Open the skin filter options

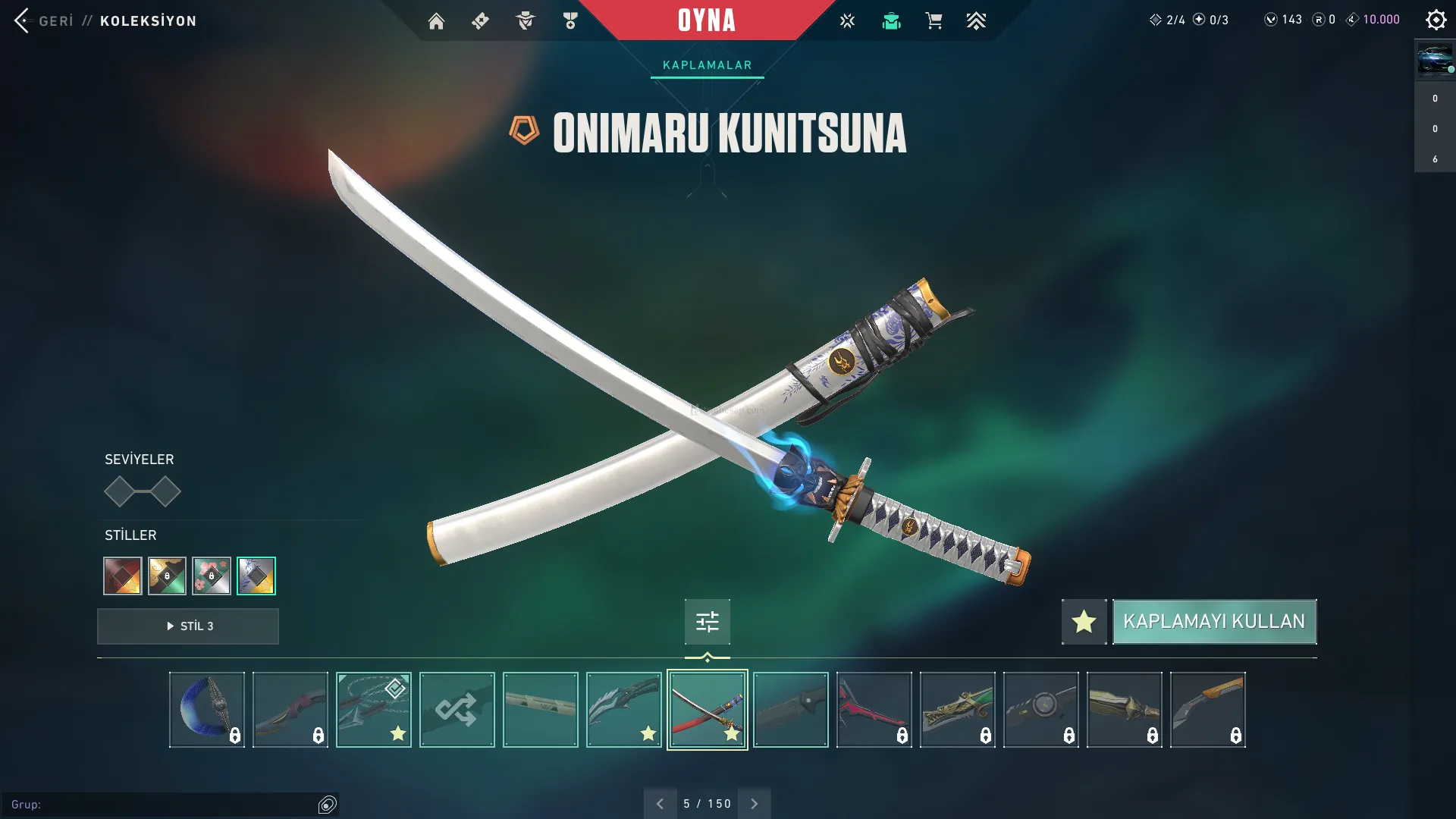pyautogui.click(x=707, y=622)
